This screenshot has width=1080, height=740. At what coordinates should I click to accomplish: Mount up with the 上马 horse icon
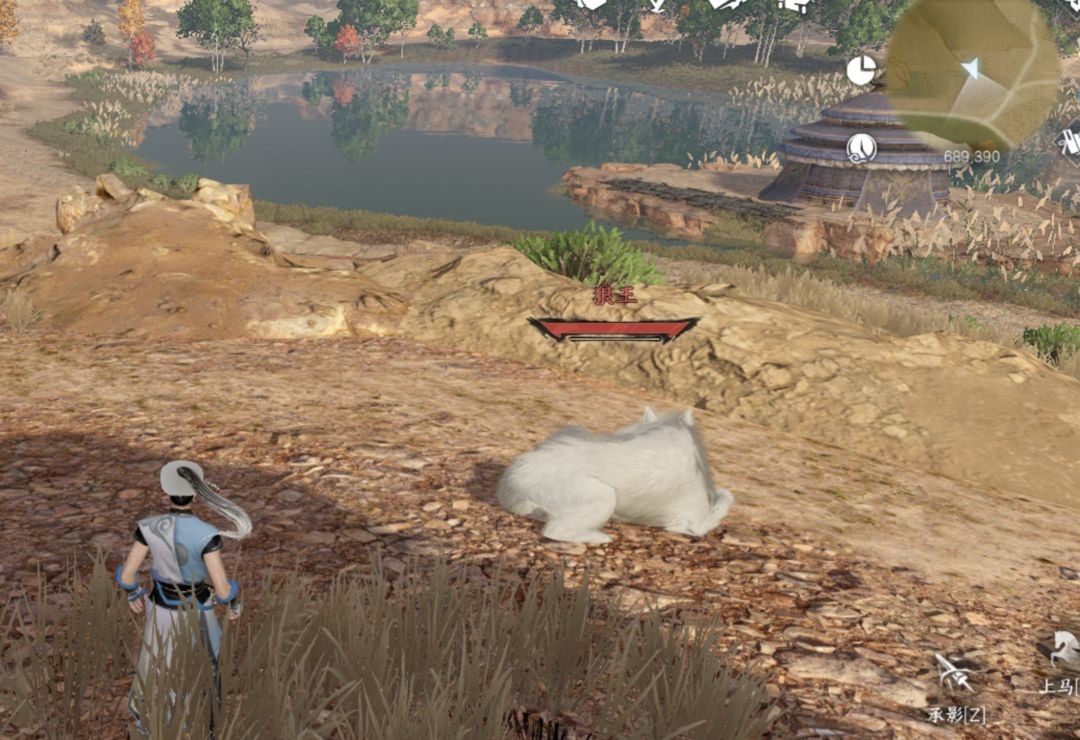(1062, 650)
